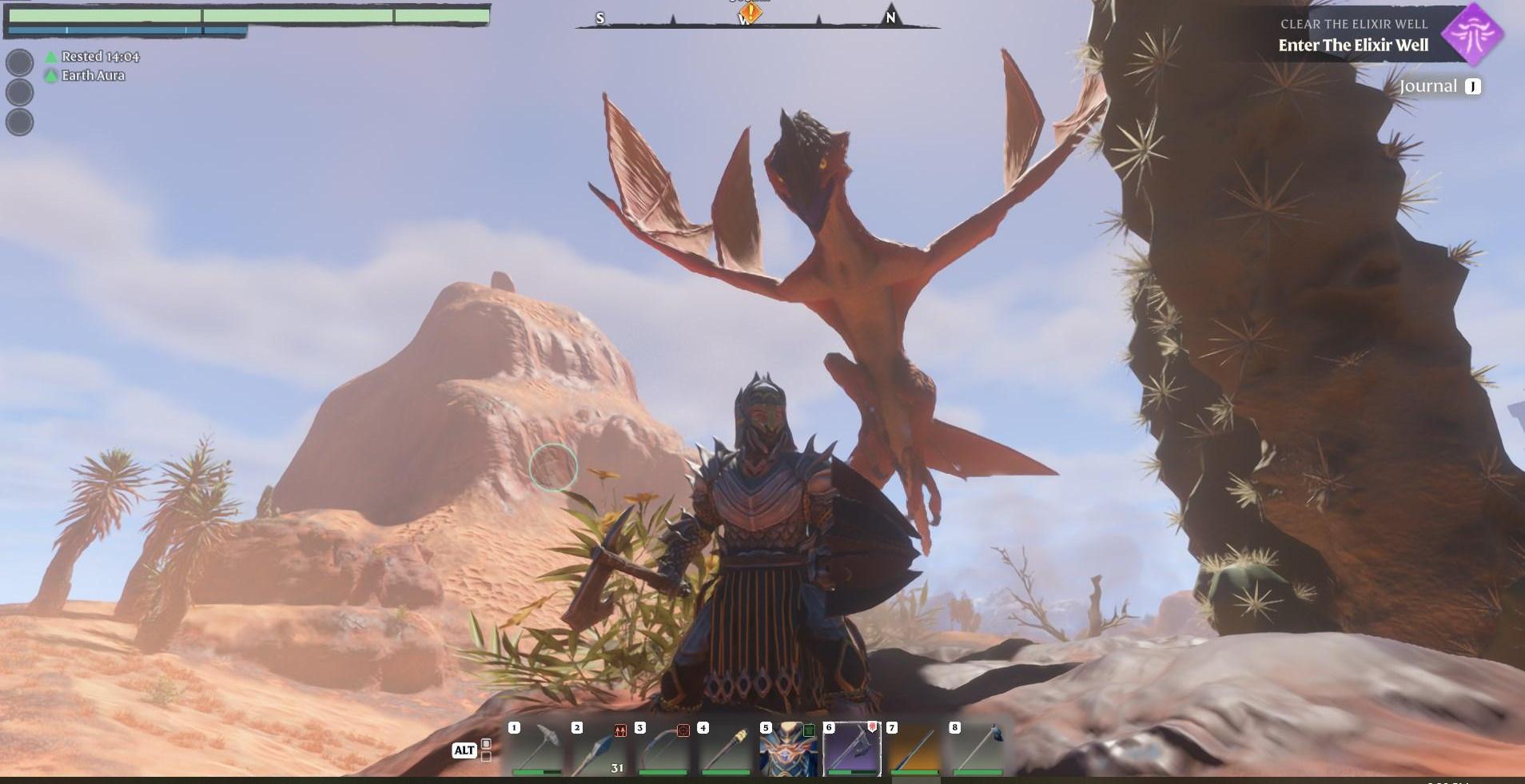The image size is (1525, 784).
Task: Inspect the Earth Aura buff
Action: pos(93,75)
